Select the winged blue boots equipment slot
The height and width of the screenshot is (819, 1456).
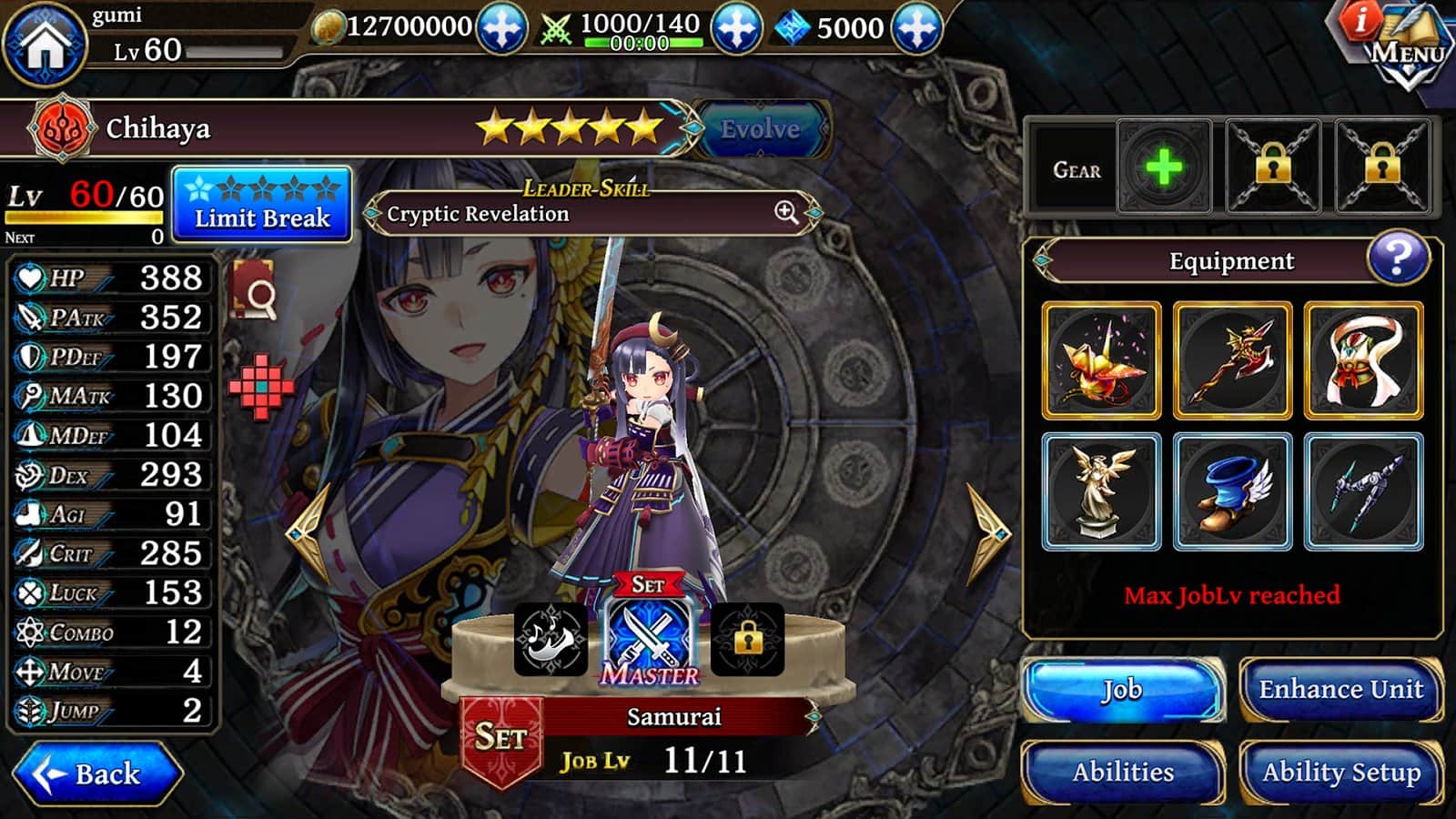[x=1232, y=491]
